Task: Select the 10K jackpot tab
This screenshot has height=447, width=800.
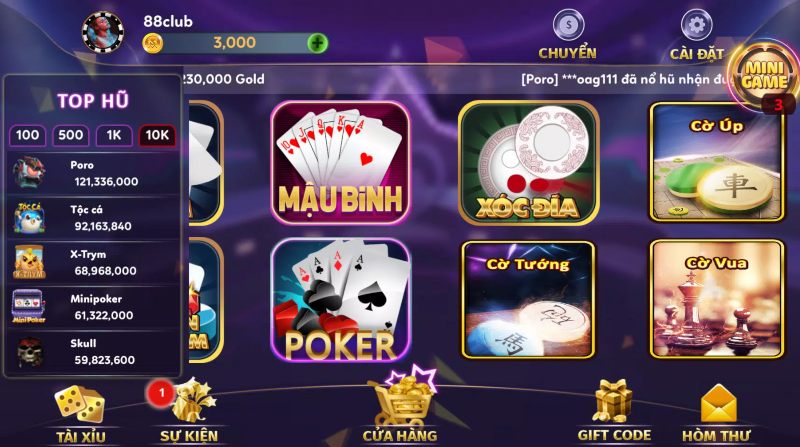Action: (156, 136)
